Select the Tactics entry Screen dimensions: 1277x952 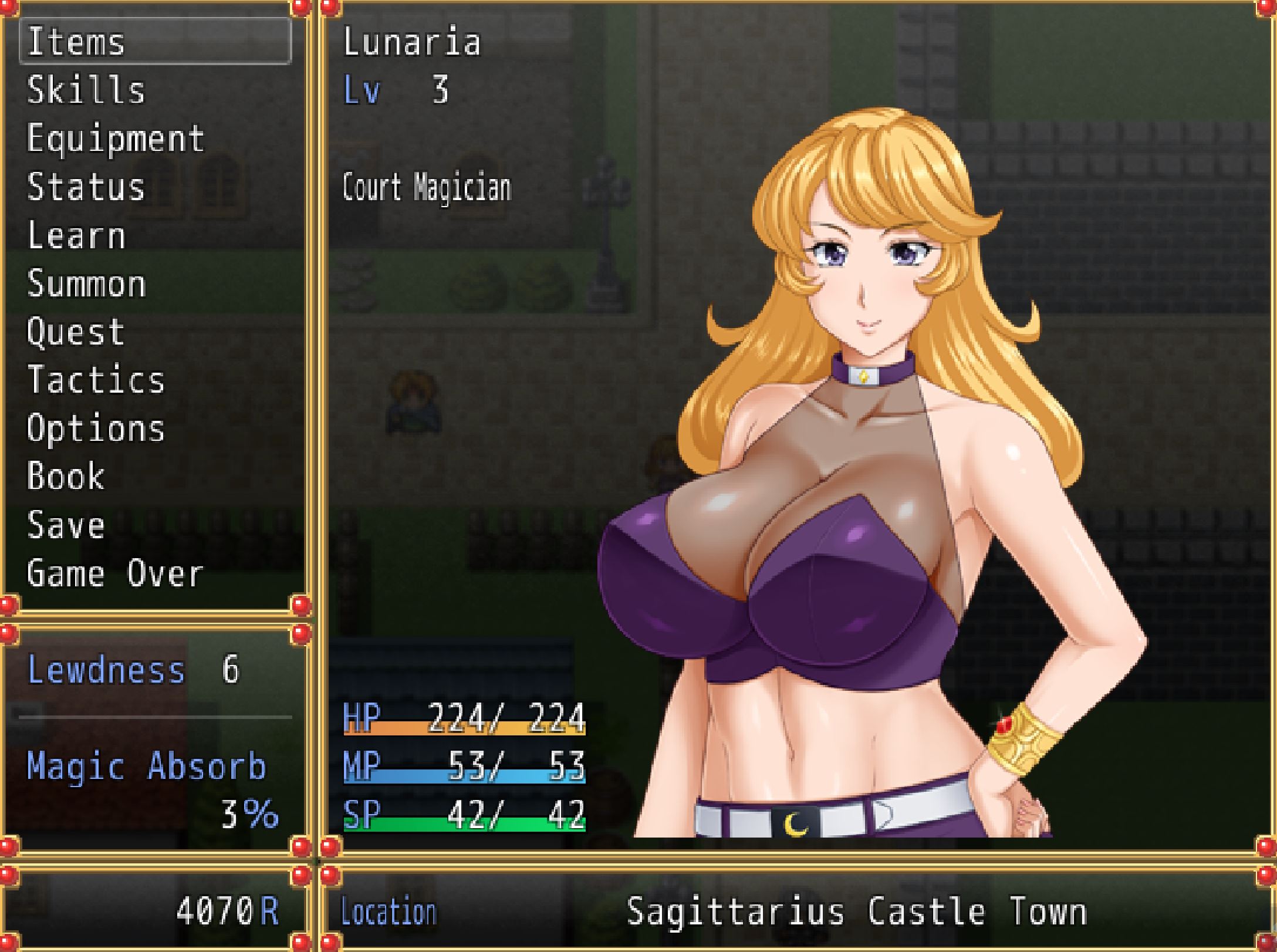pos(96,380)
